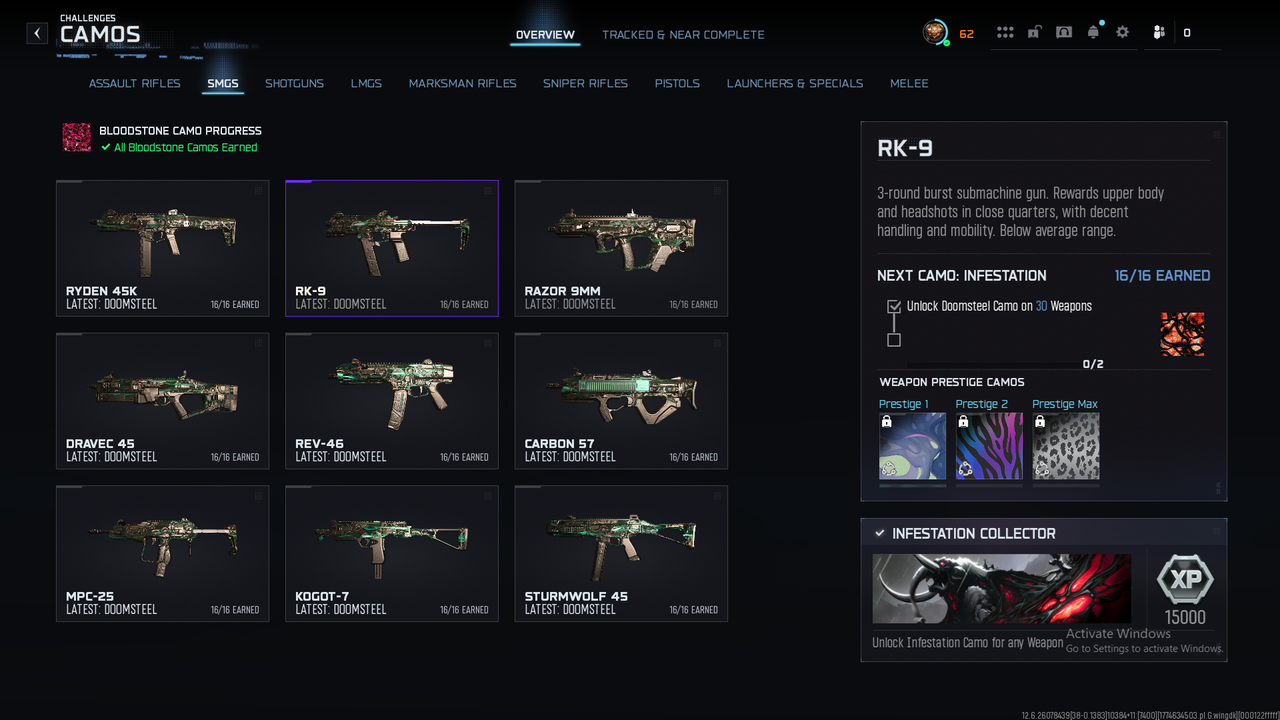Select the Carbon 57 weapon tile
Image resolution: width=1280 pixels, height=720 pixels.
[621, 401]
